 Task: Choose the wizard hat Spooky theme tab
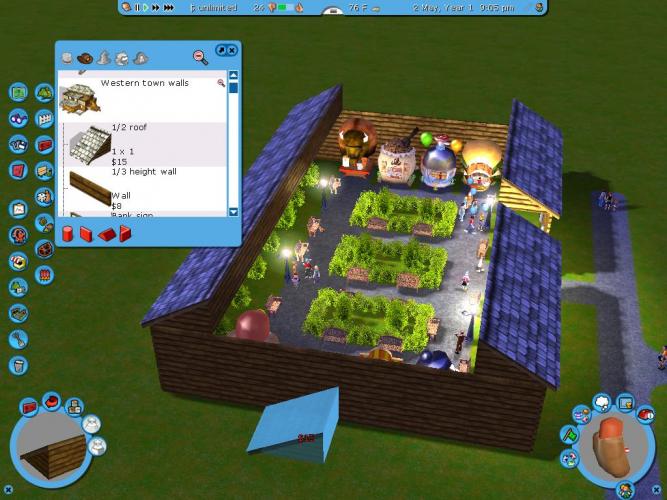coord(103,58)
